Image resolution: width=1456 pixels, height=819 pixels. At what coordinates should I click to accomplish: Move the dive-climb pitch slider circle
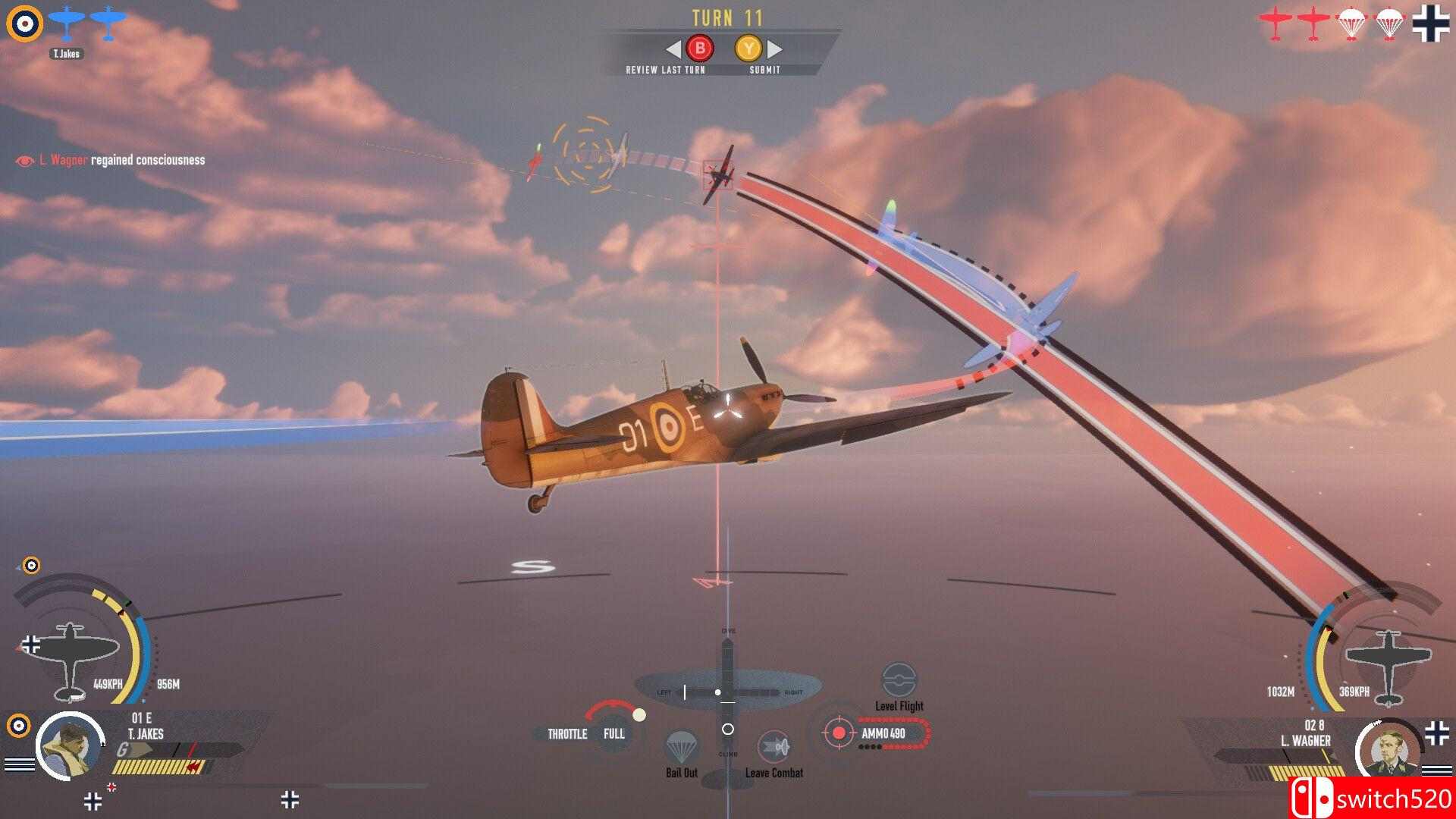(727, 730)
